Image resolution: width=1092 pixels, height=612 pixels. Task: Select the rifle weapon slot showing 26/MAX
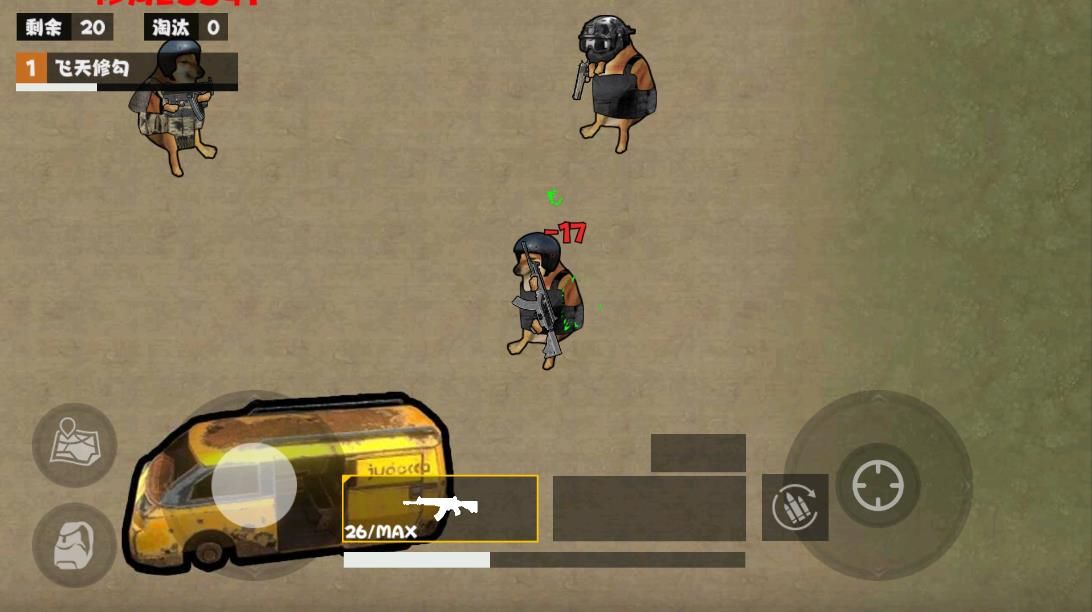pyautogui.click(x=440, y=508)
